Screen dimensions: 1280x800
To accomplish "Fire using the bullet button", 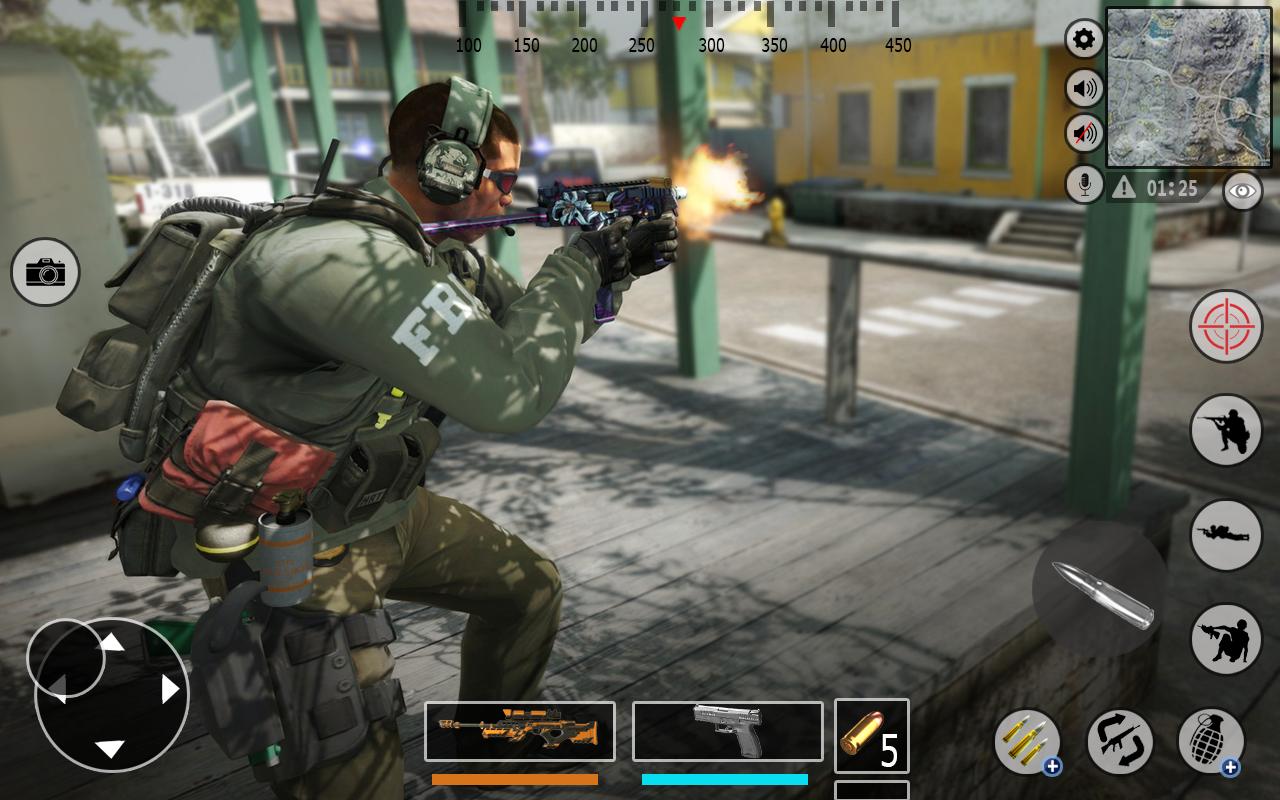I will (x=1101, y=592).
